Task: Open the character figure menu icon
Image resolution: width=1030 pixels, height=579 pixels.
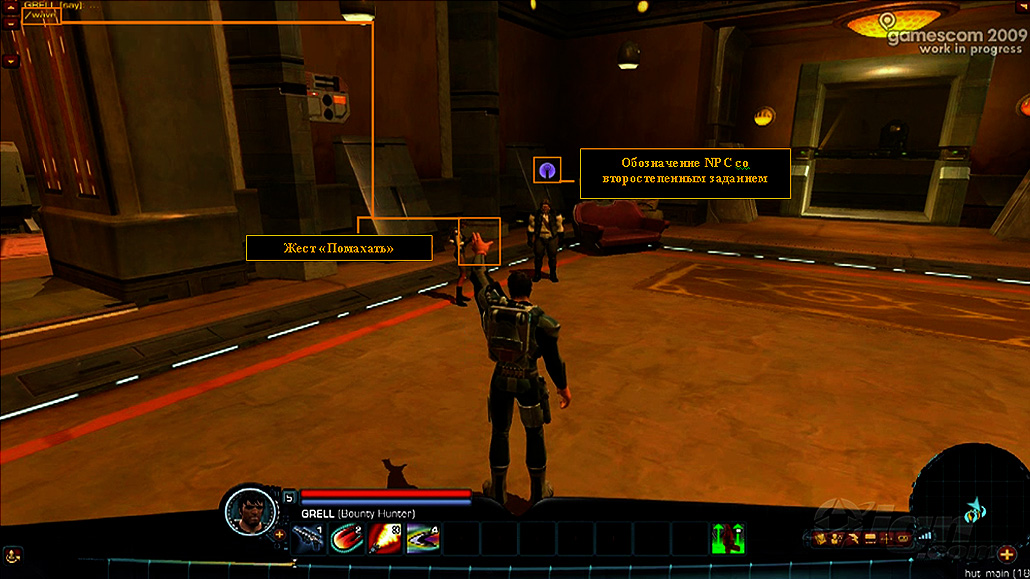Action: [836, 538]
